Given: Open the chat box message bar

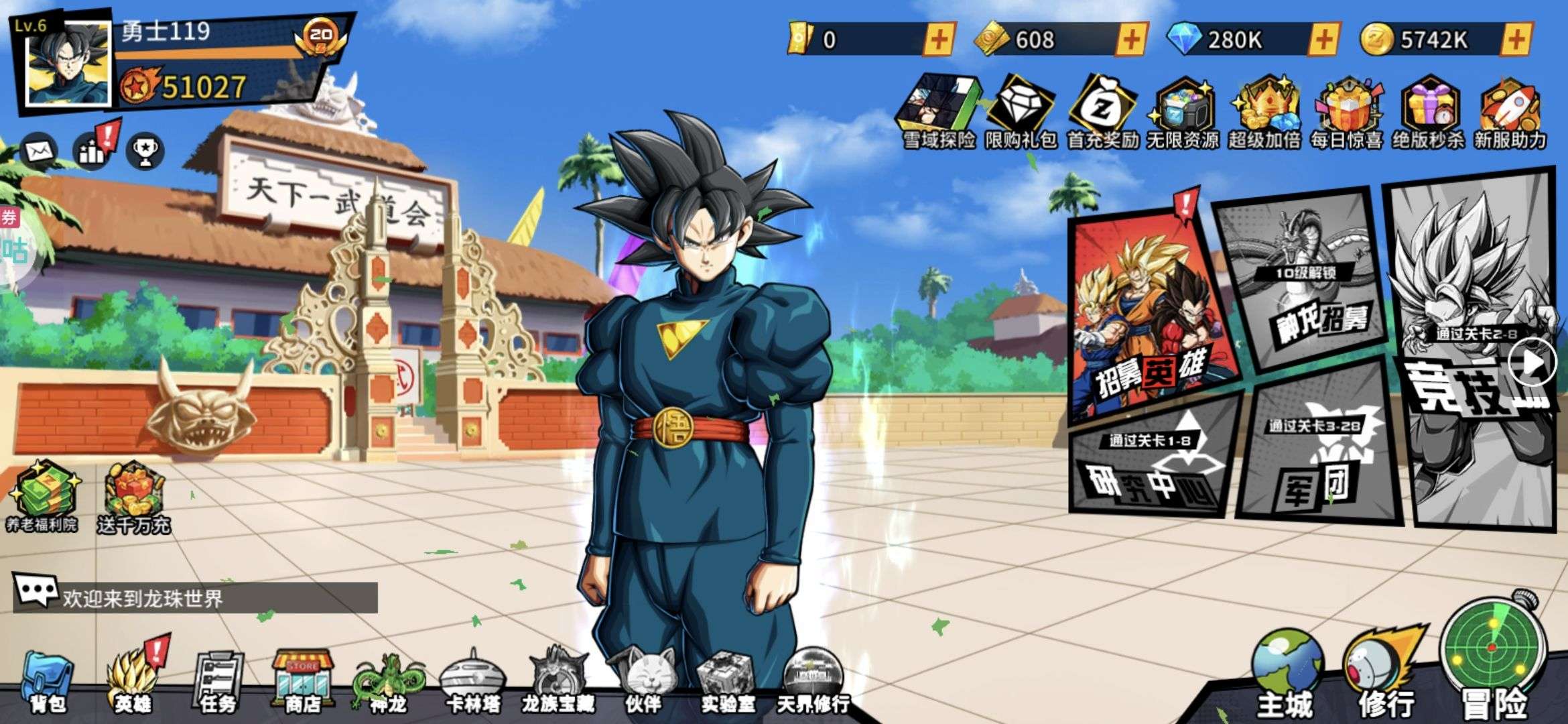Looking at the screenshot, I should click(x=196, y=597).
